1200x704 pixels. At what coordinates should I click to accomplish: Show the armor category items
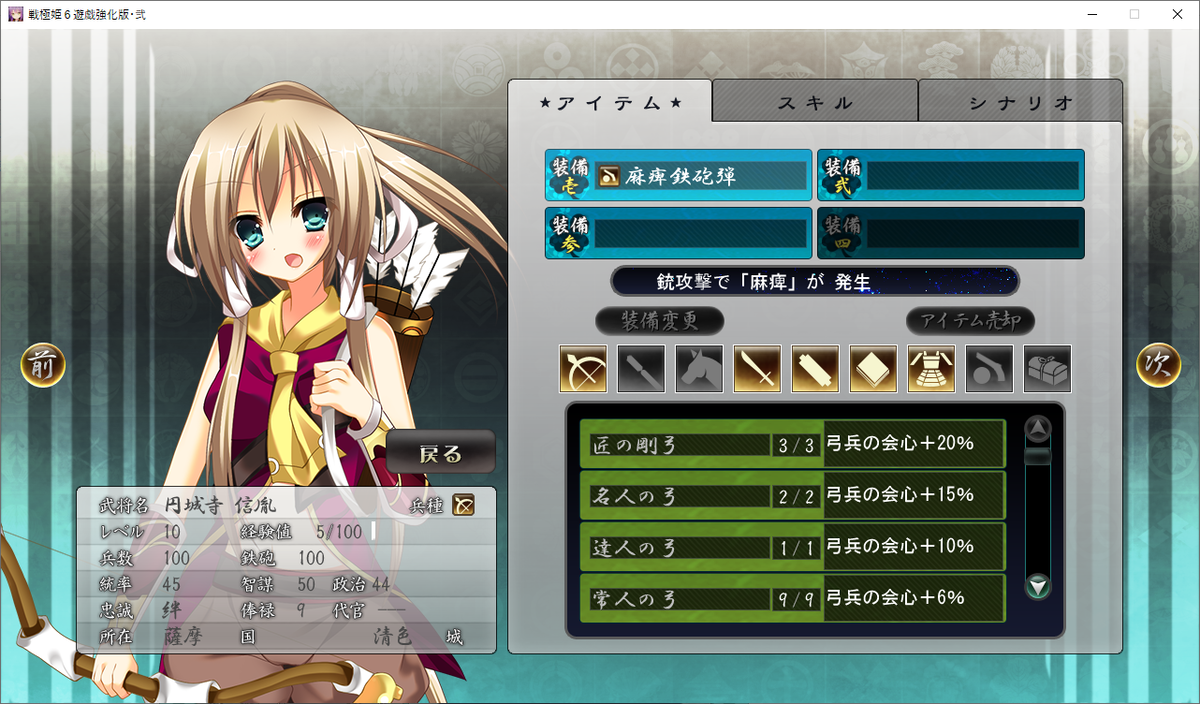coord(931,369)
